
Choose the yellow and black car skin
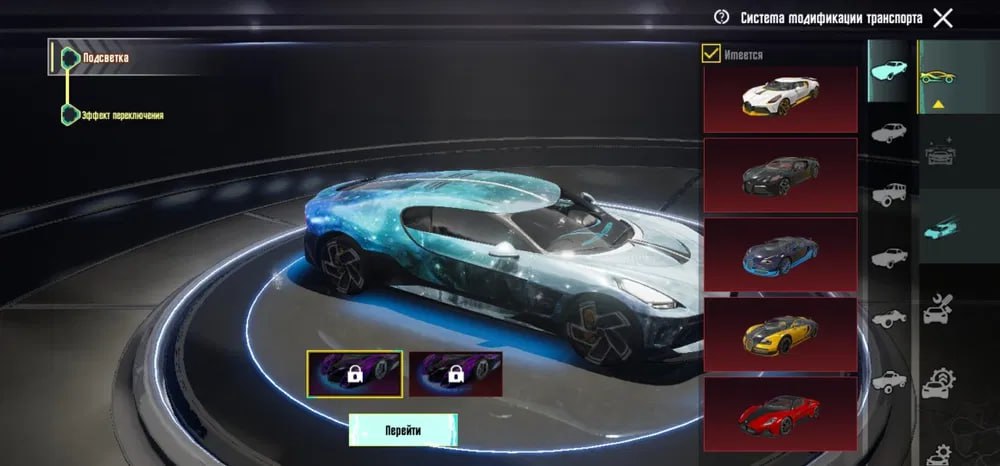coord(780,333)
